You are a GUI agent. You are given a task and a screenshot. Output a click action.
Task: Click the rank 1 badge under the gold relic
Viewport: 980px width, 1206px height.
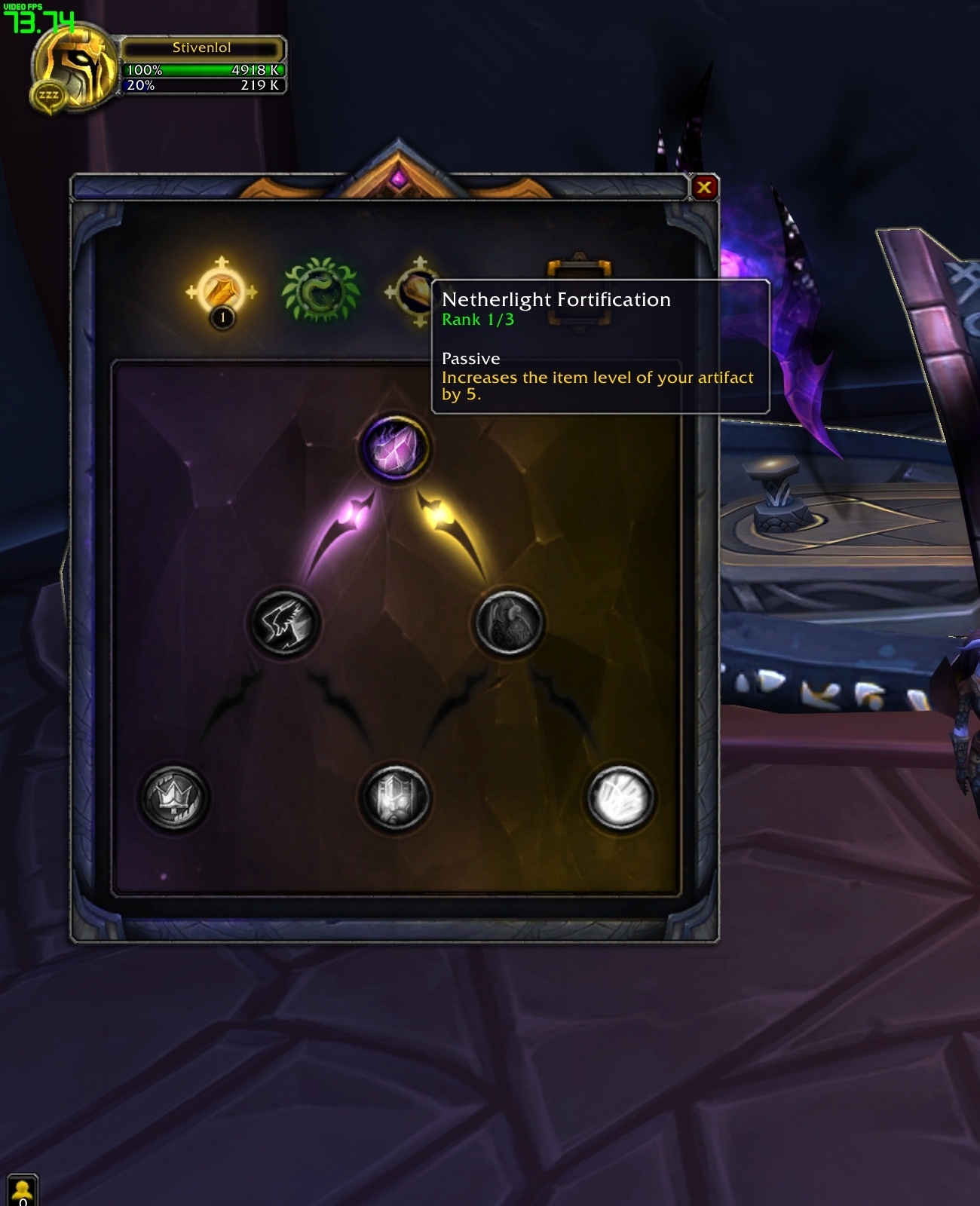tap(222, 318)
